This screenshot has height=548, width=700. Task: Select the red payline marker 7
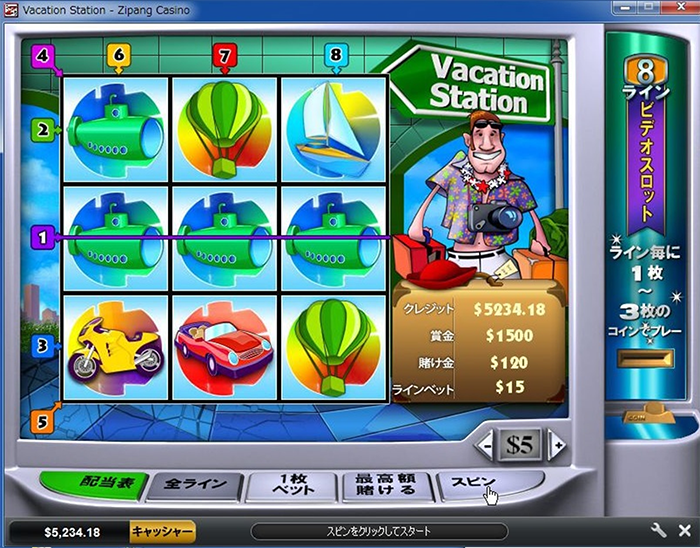[223, 53]
